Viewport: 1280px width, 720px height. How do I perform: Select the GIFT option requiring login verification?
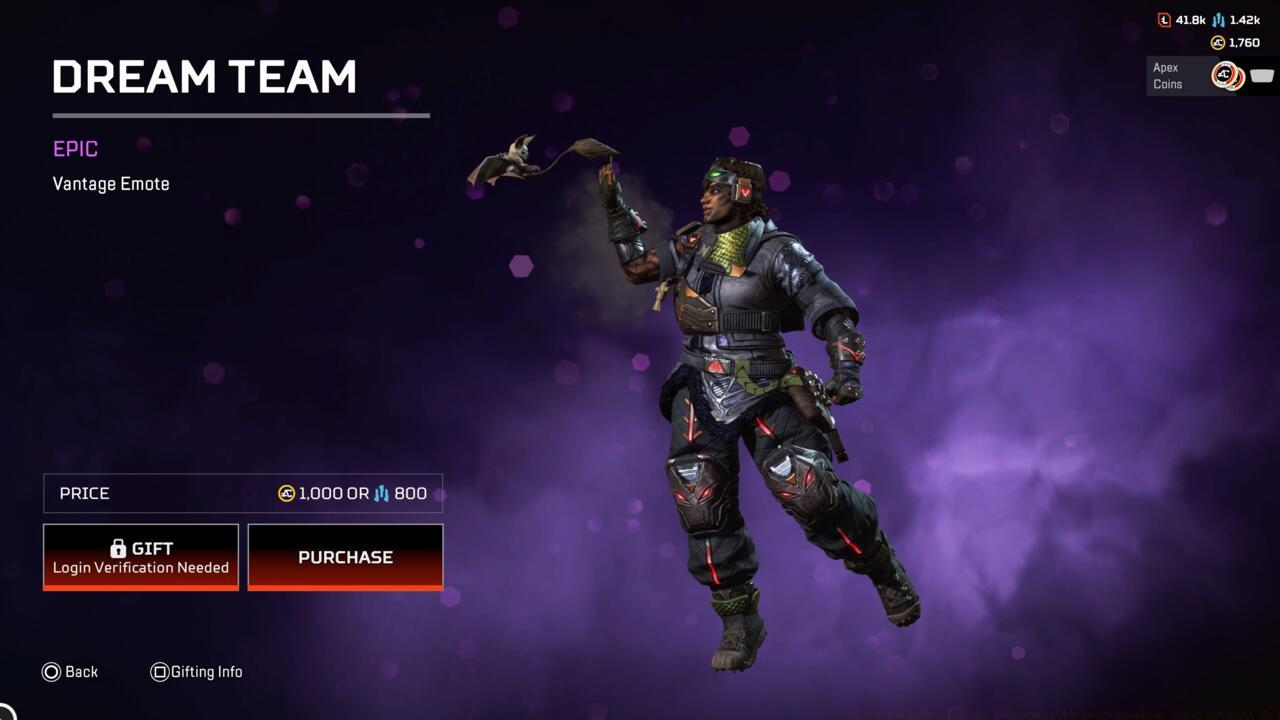pyautogui.click(x=140, y=556)
